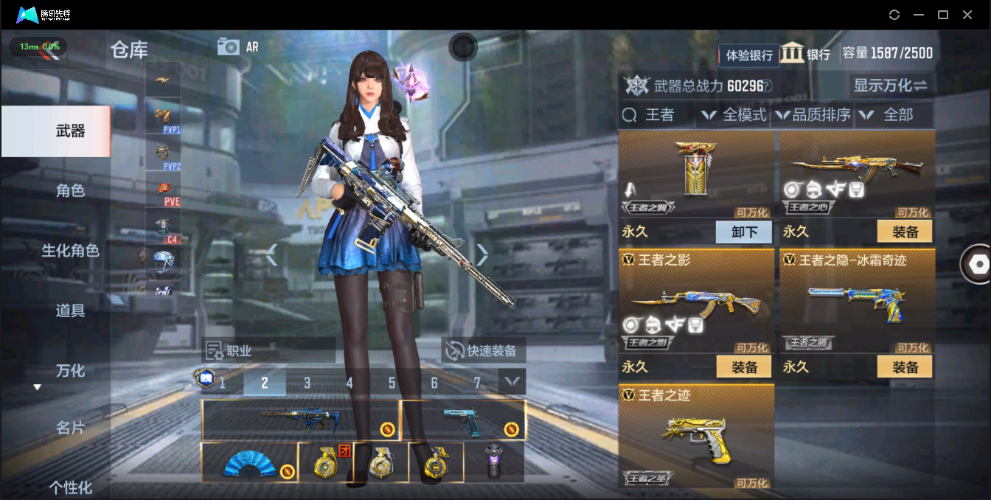The height and width of the screenshot is (500, 991).
Task: Open the 万化 tab
Action: pyautogui.click(x=70, y=370)
